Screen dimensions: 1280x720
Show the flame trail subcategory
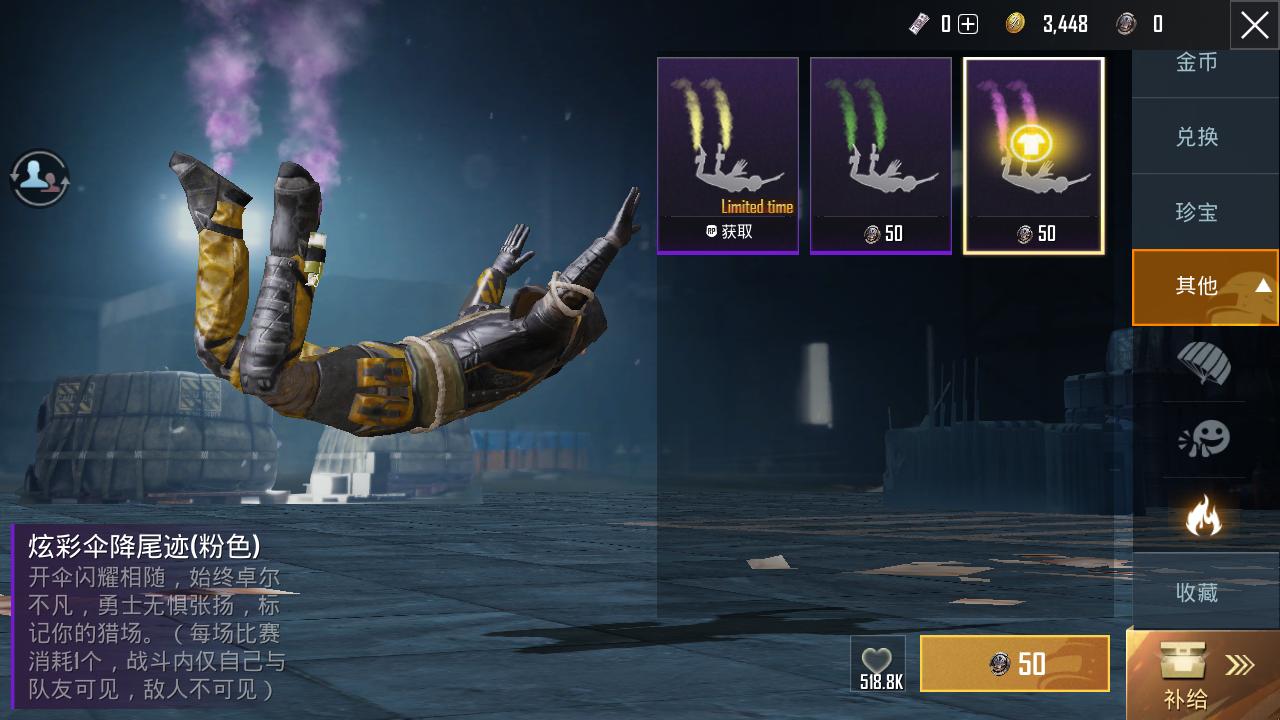point(1204,516)
